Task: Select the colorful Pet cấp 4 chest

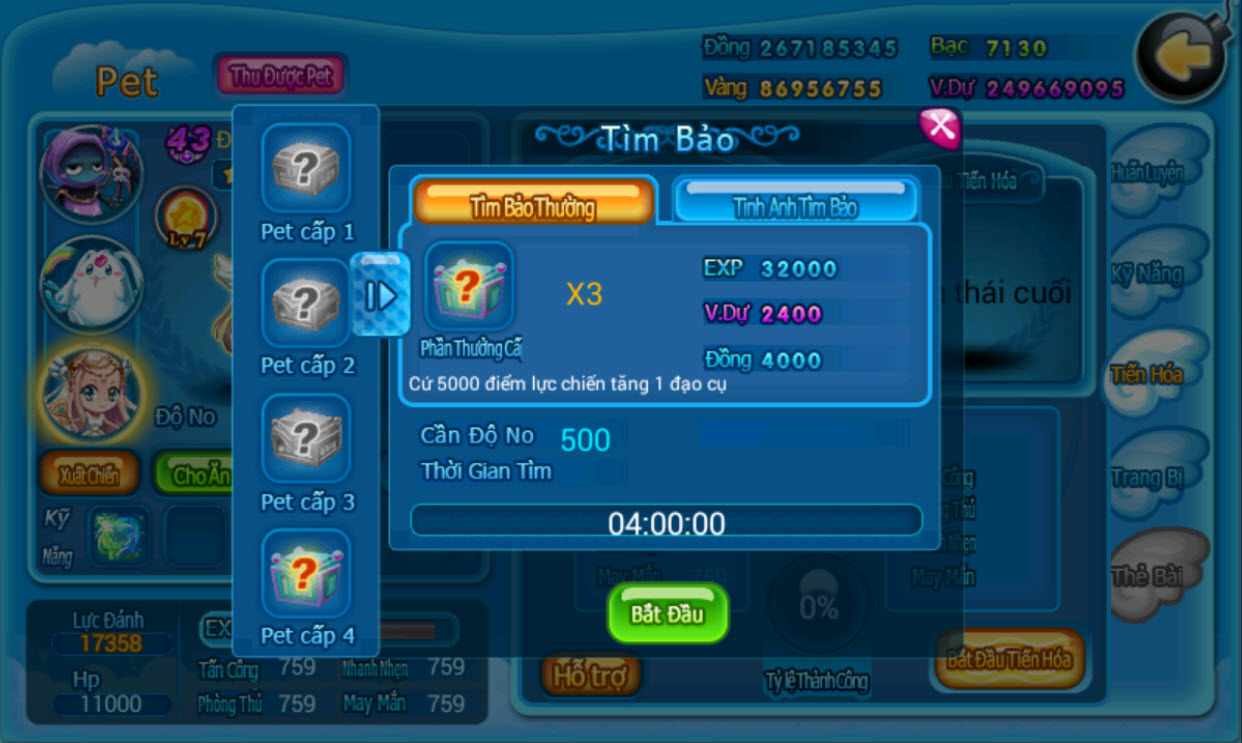Action: click(x=306, y=572)
